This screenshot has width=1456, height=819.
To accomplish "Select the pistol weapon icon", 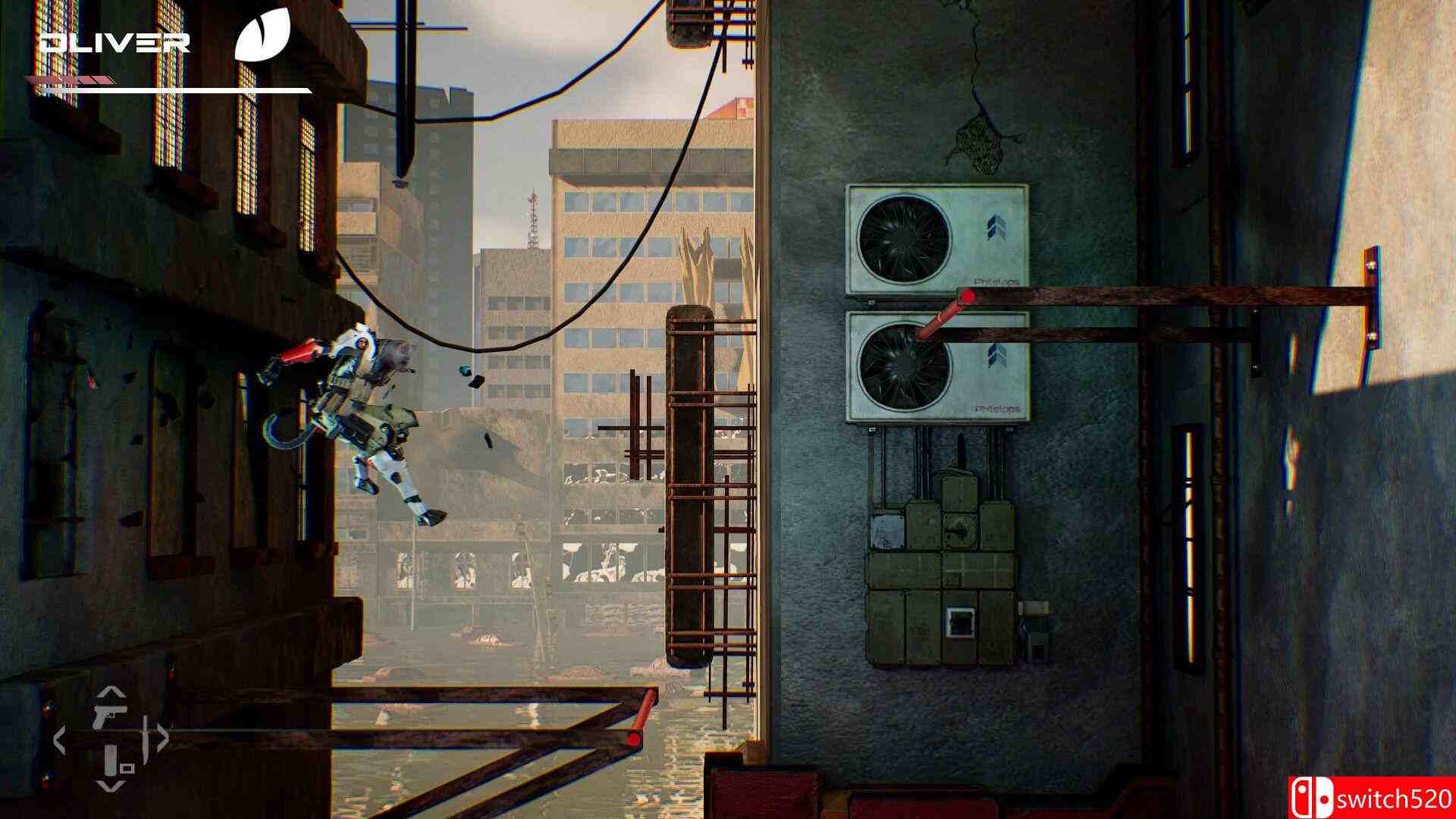I will pyautogui.click(x=110, y=715).
